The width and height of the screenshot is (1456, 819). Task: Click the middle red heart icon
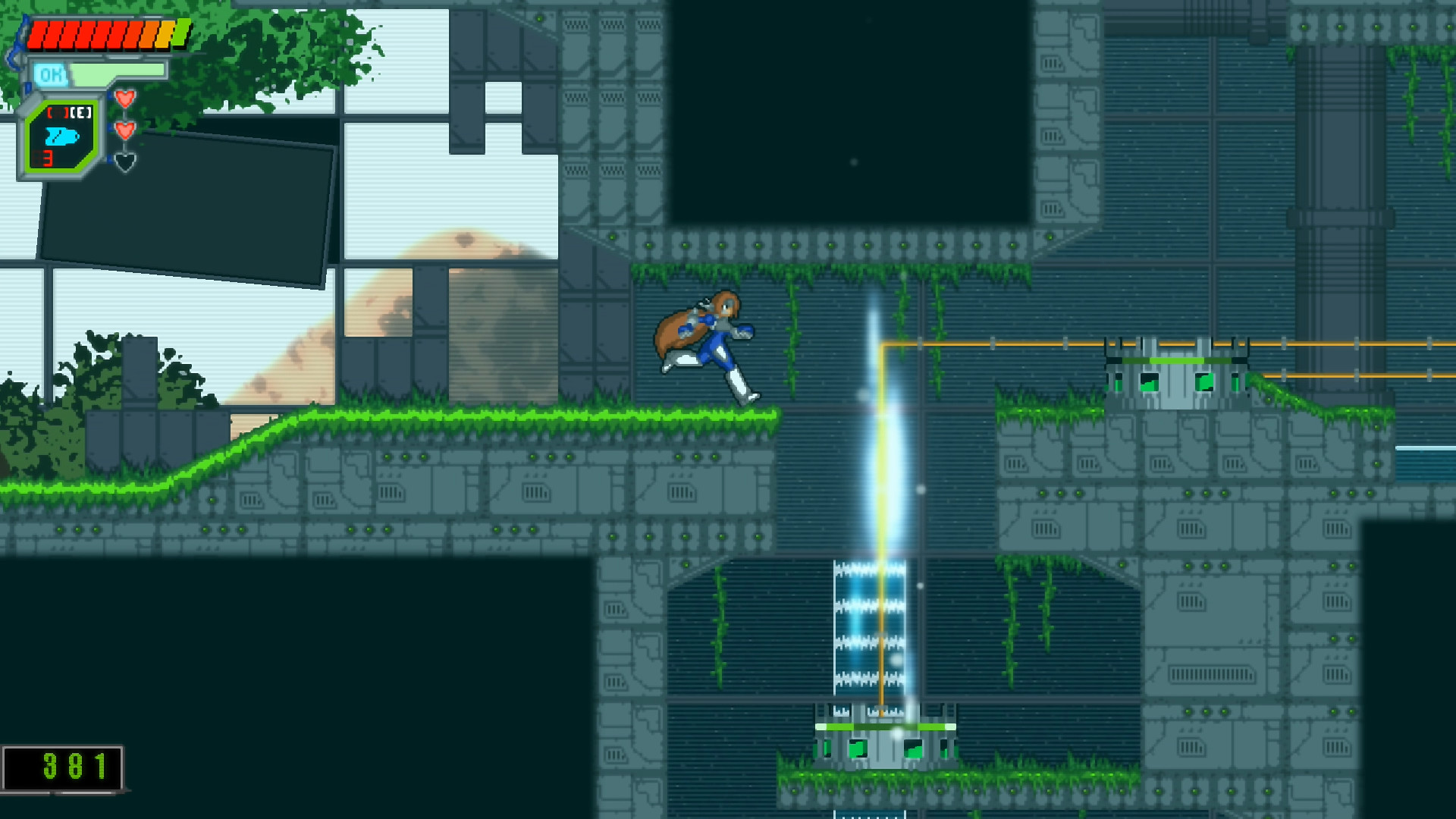(x=124, y=131)
